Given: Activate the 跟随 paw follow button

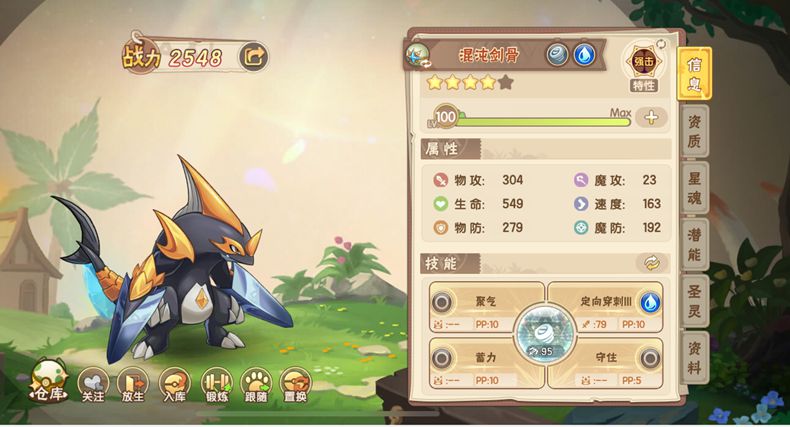Looking at the screenshot, I should 255,383.
